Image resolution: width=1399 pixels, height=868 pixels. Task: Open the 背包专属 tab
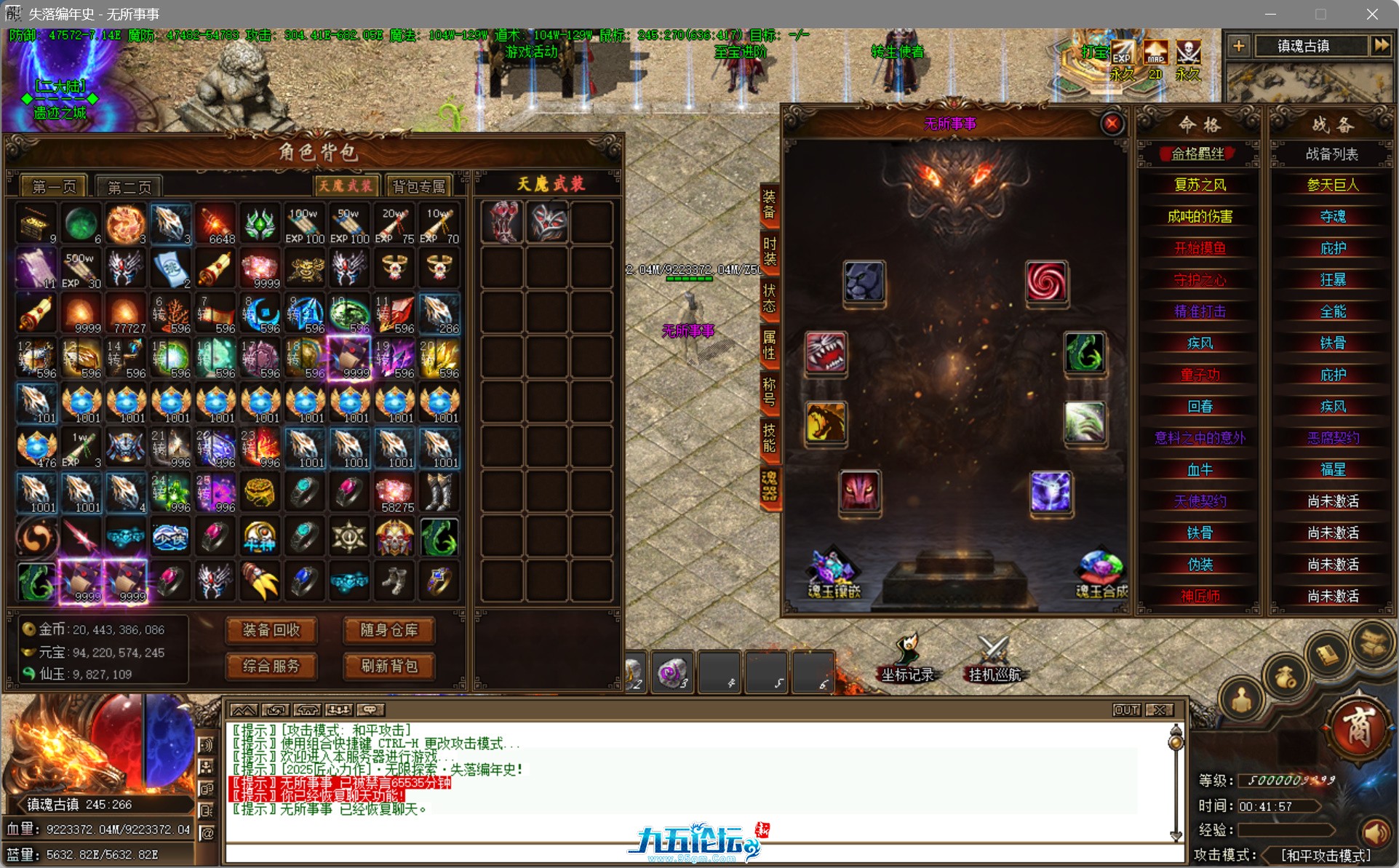418,185
